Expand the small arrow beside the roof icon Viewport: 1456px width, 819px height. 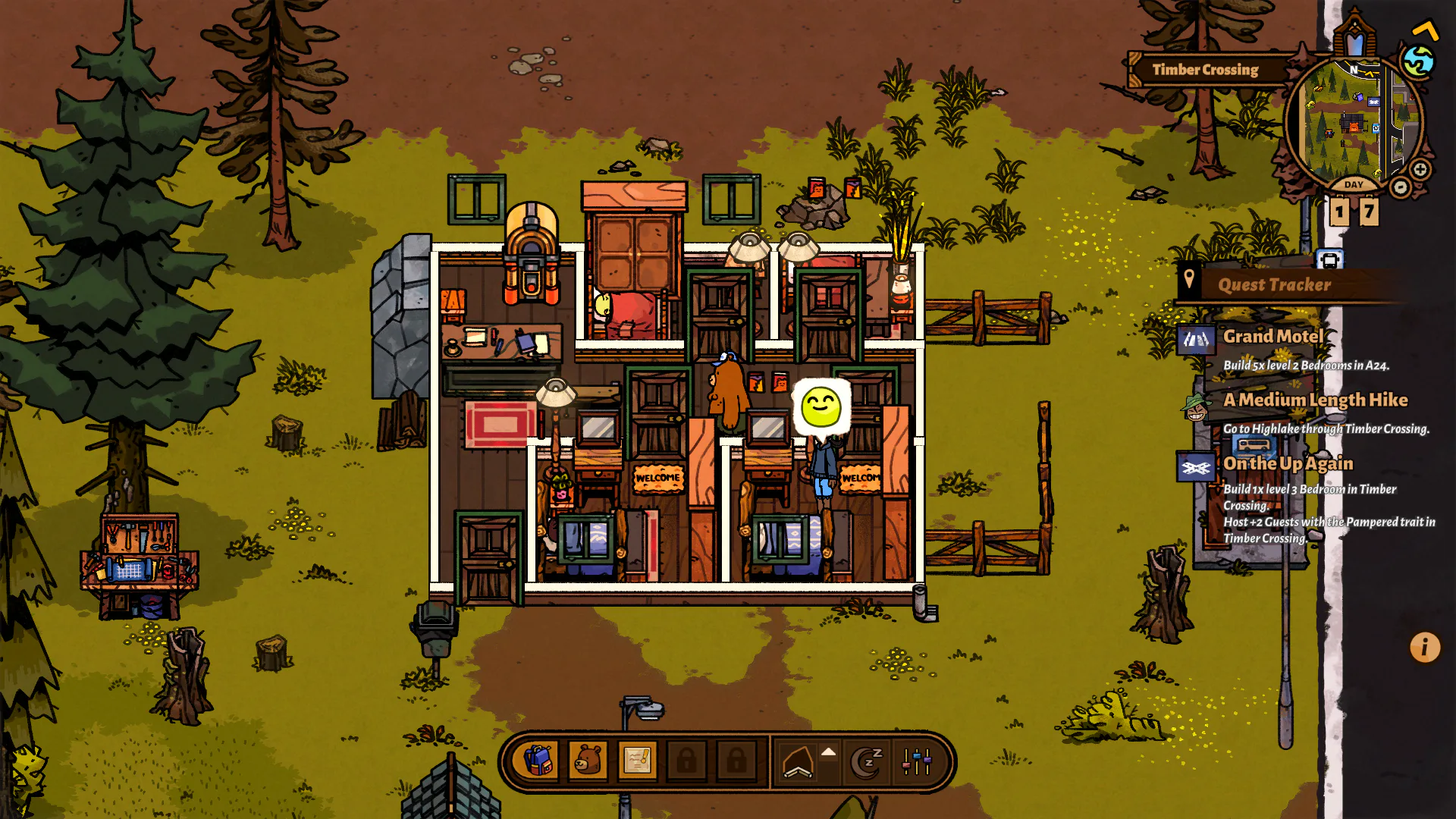(829, 752)
